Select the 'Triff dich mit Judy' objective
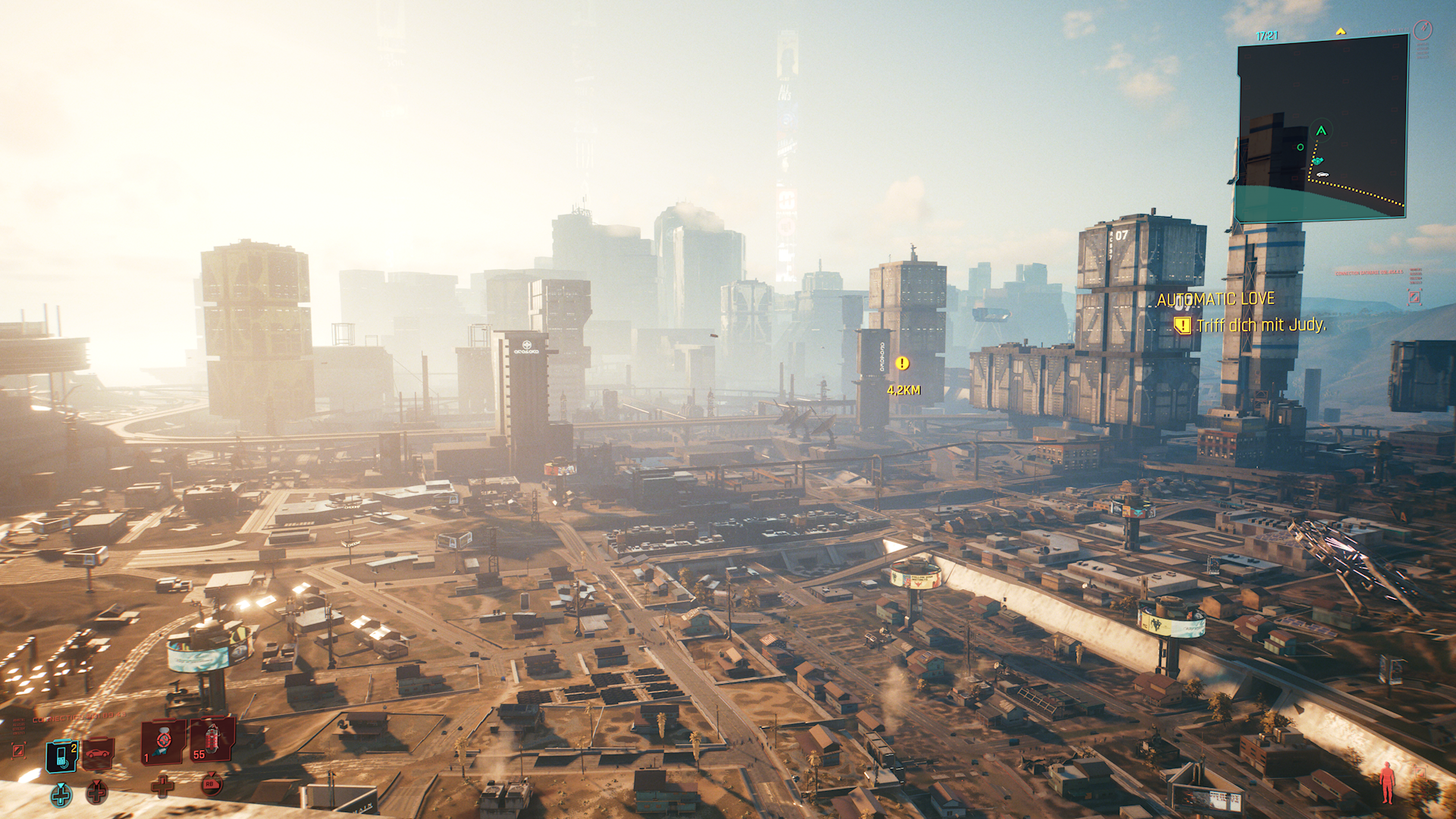1456x819 pixels. [1260, 325]
